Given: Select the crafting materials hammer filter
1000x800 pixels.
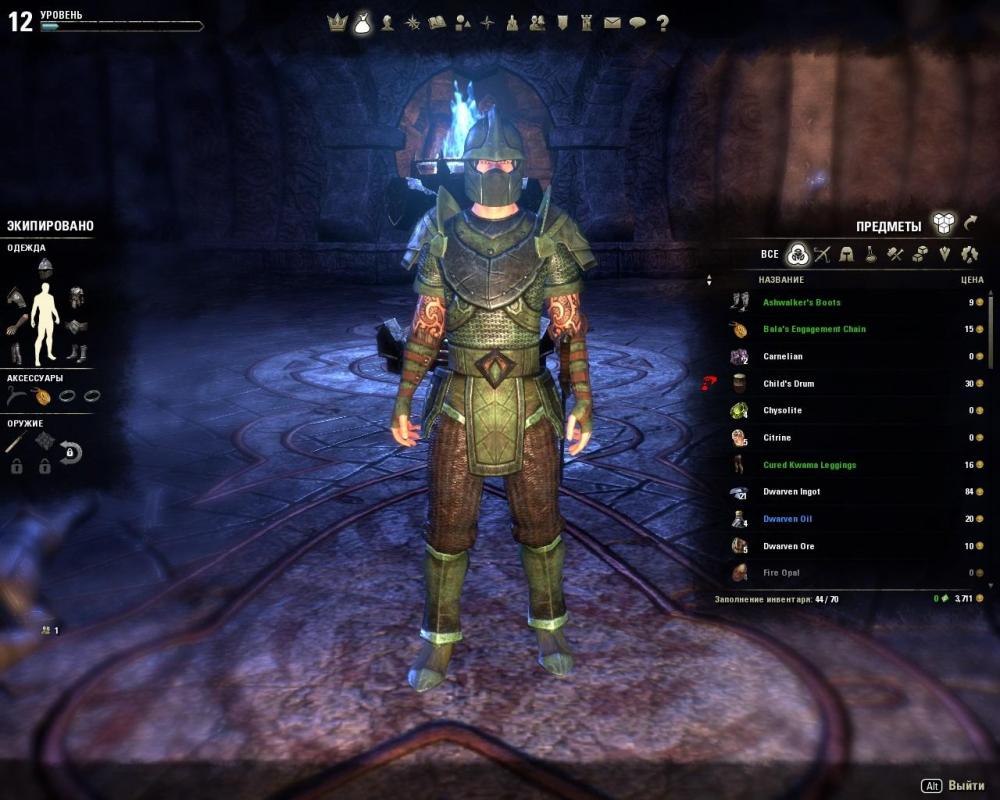Looking at the screenshot, I should click(x=895, y=254).
